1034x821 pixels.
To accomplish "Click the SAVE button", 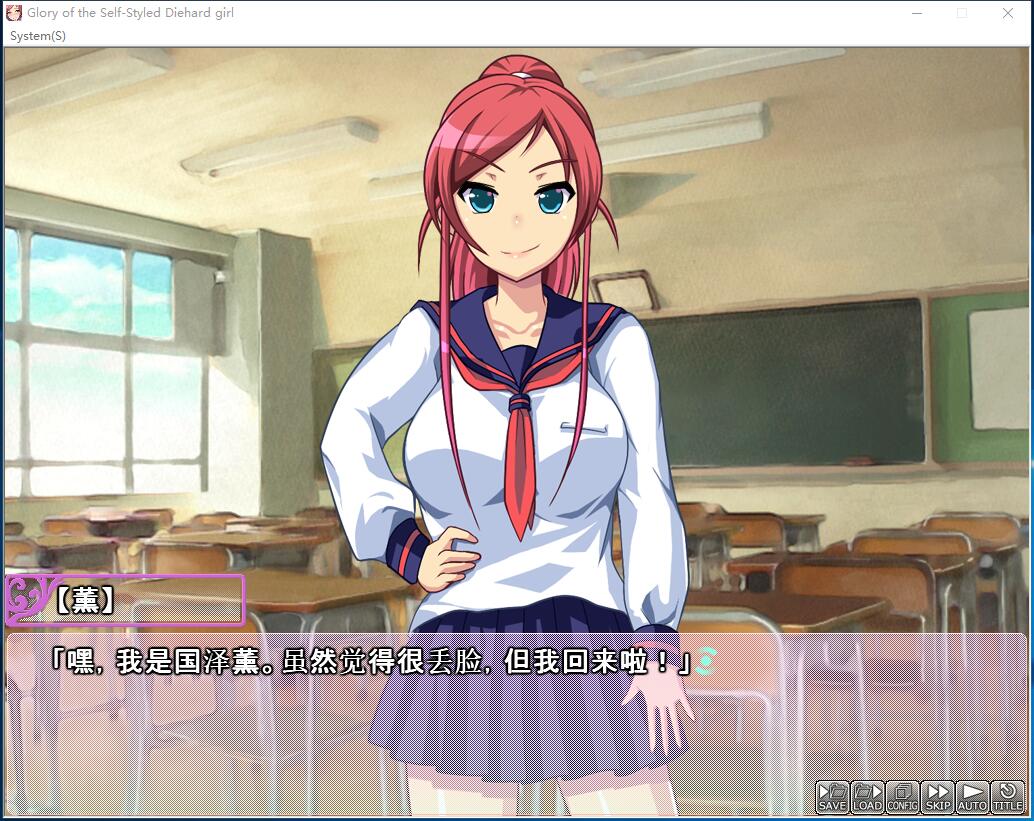I will click(832, 797).
